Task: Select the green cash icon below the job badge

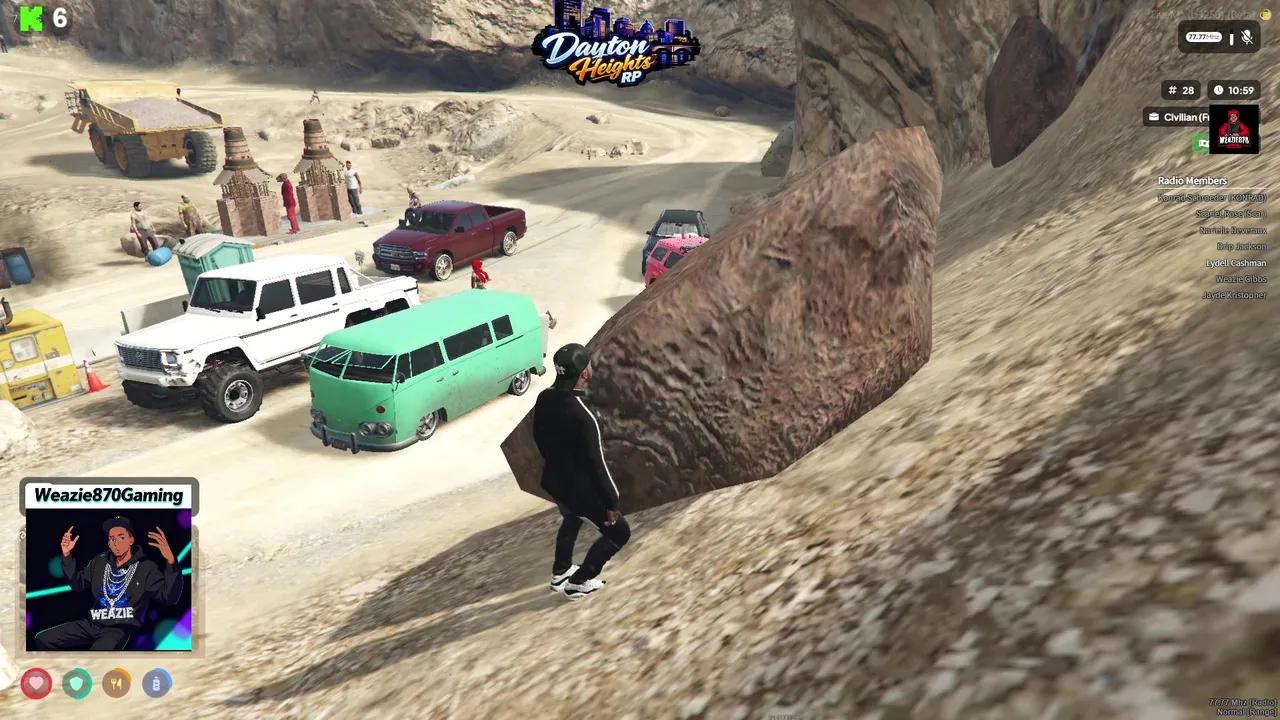Action: (x=1202, y=142)
